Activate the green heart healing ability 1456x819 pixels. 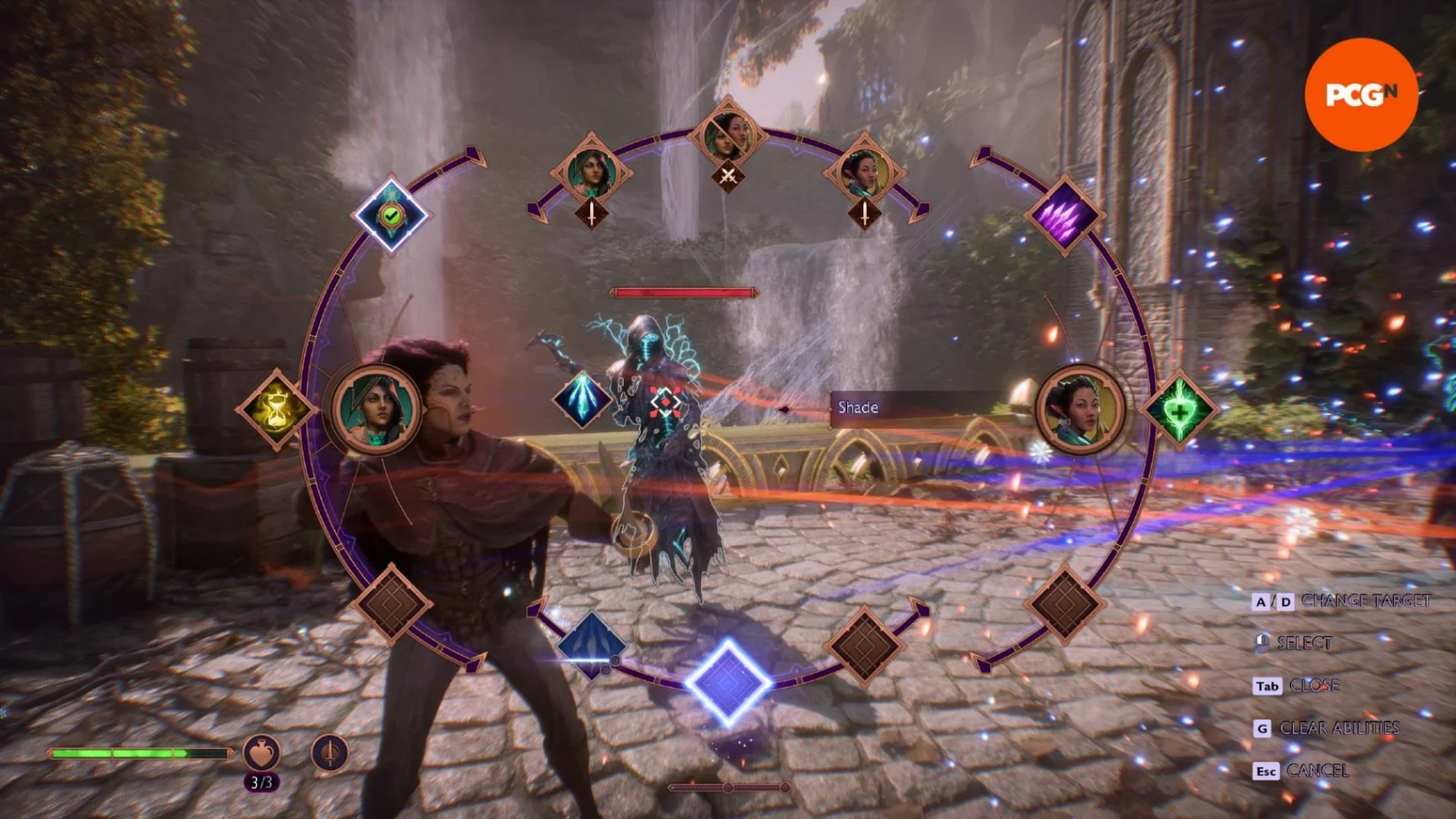(1179, 411)
